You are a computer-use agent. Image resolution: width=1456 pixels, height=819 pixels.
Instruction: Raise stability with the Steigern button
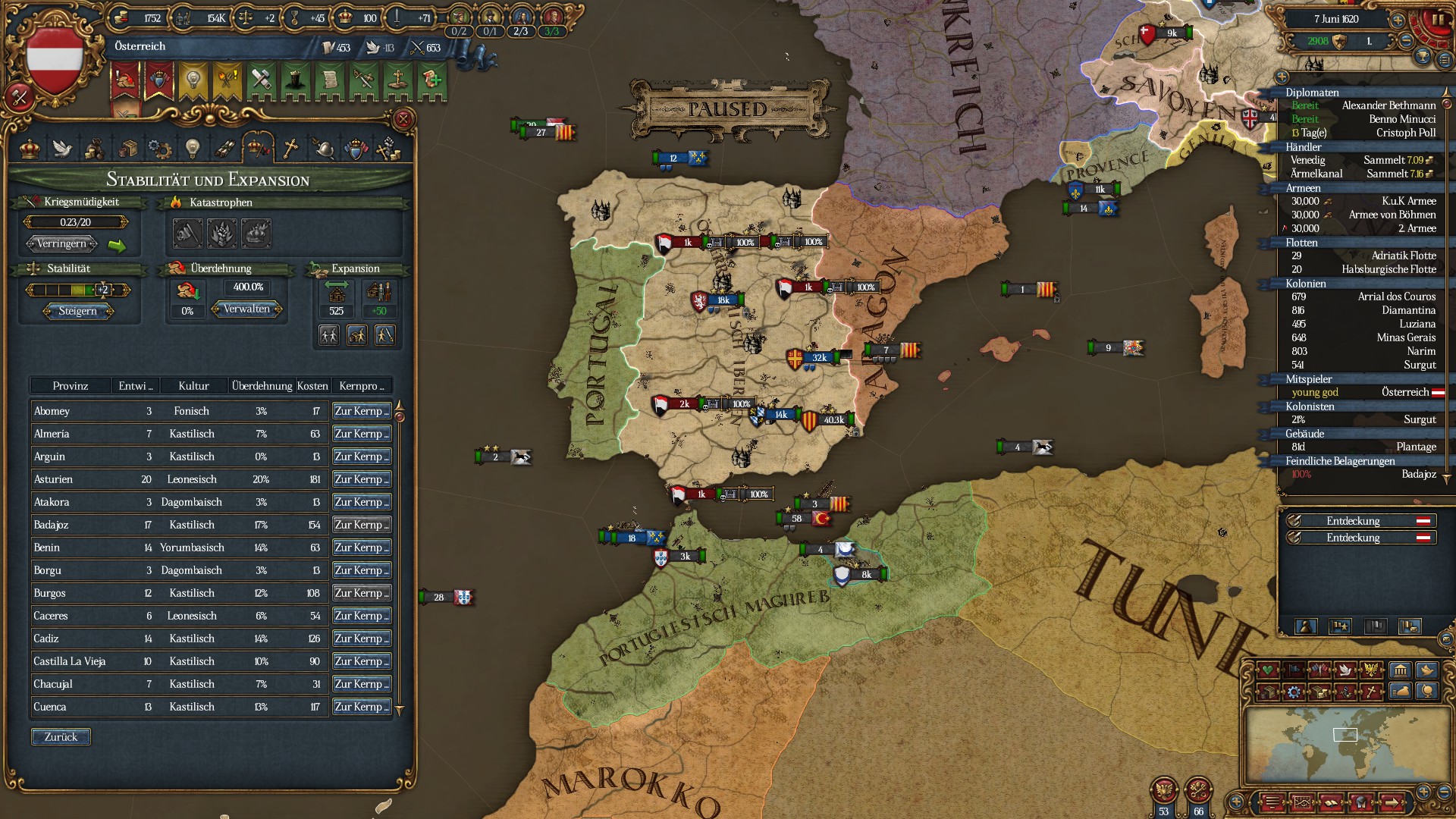click(x=77, y=311)
